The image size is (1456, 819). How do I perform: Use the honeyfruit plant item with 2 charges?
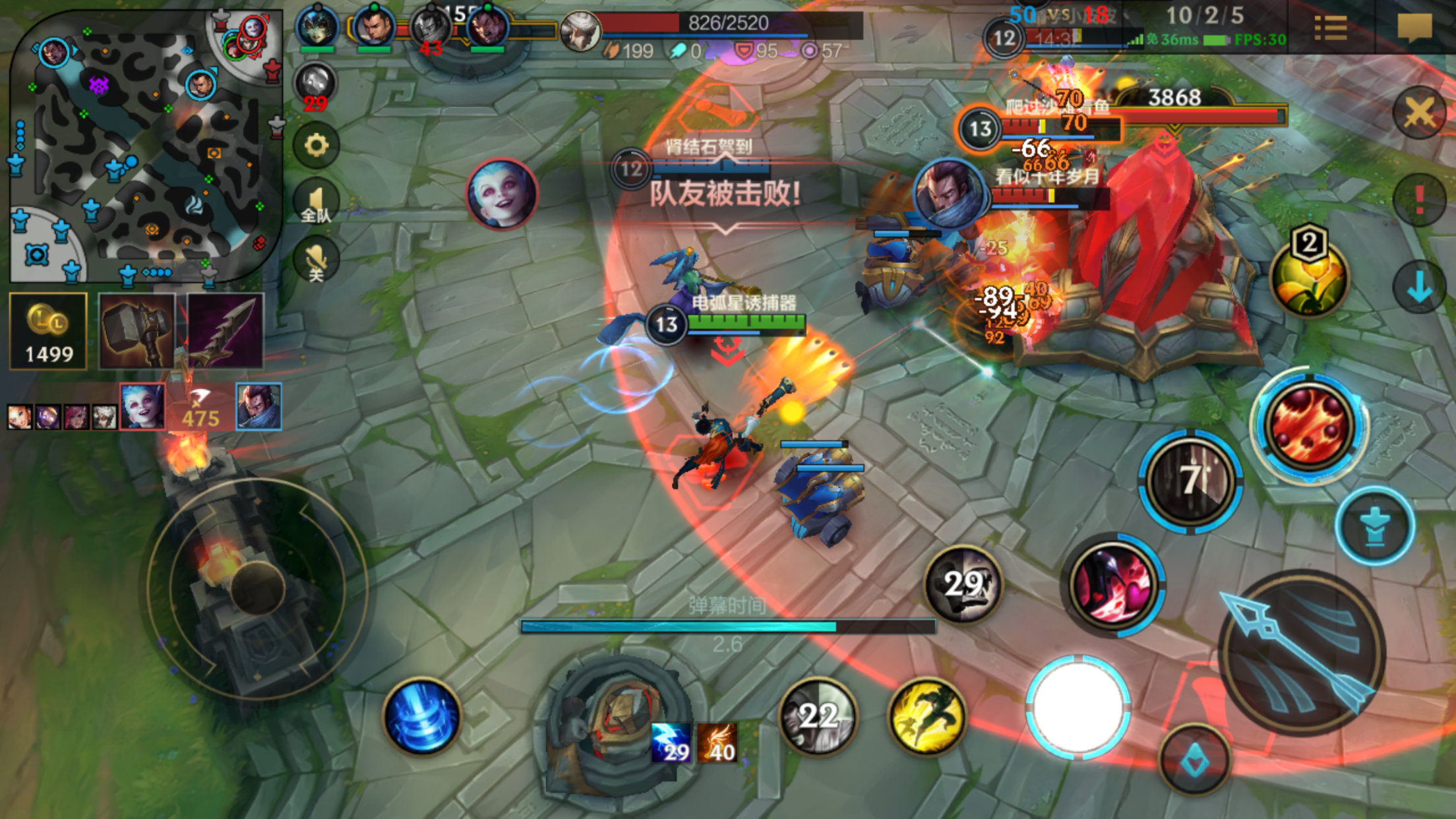tap(1309, 277)
